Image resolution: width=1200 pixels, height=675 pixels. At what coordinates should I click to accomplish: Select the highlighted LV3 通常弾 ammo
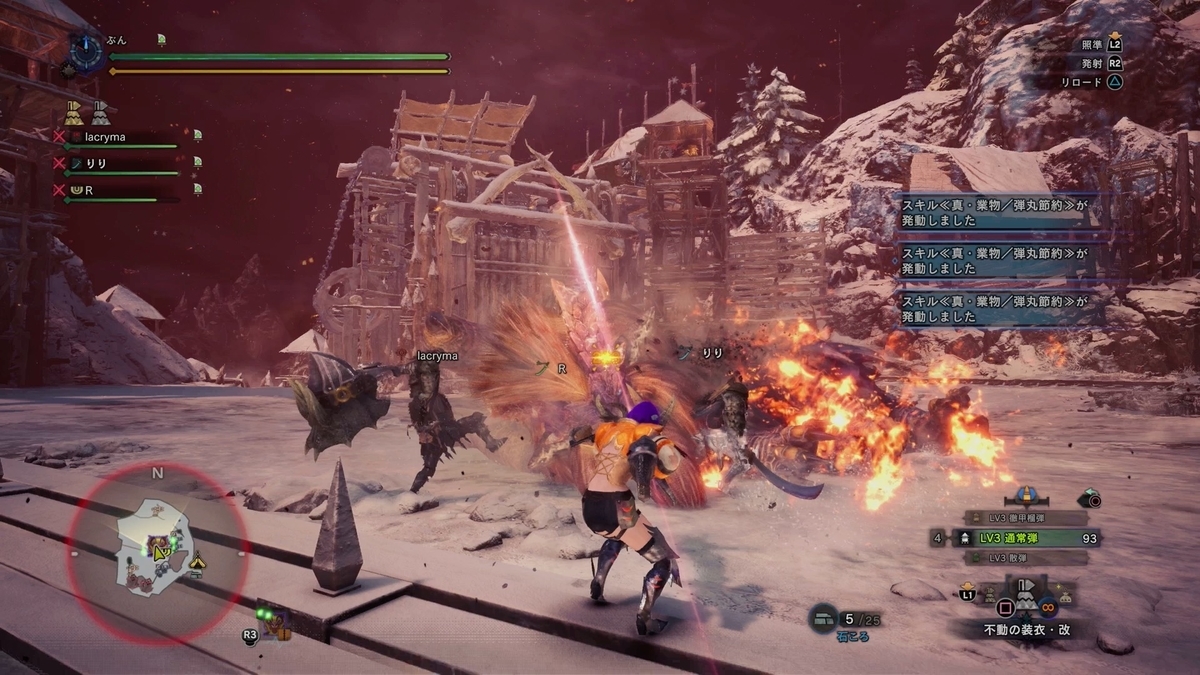(x=1025, y=538)
